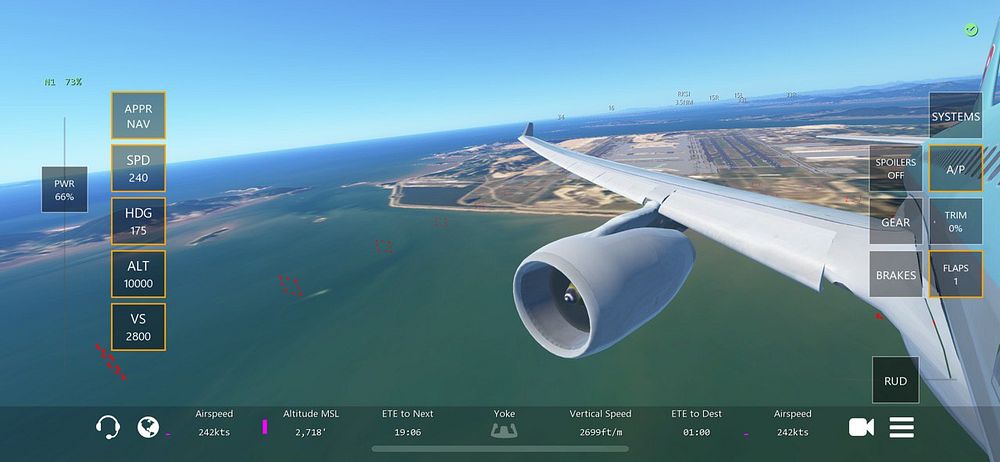The width and height of the screenshot is (1000, 462).
Task: Toggle the landing GEAR button
Action: click(895, 222)
